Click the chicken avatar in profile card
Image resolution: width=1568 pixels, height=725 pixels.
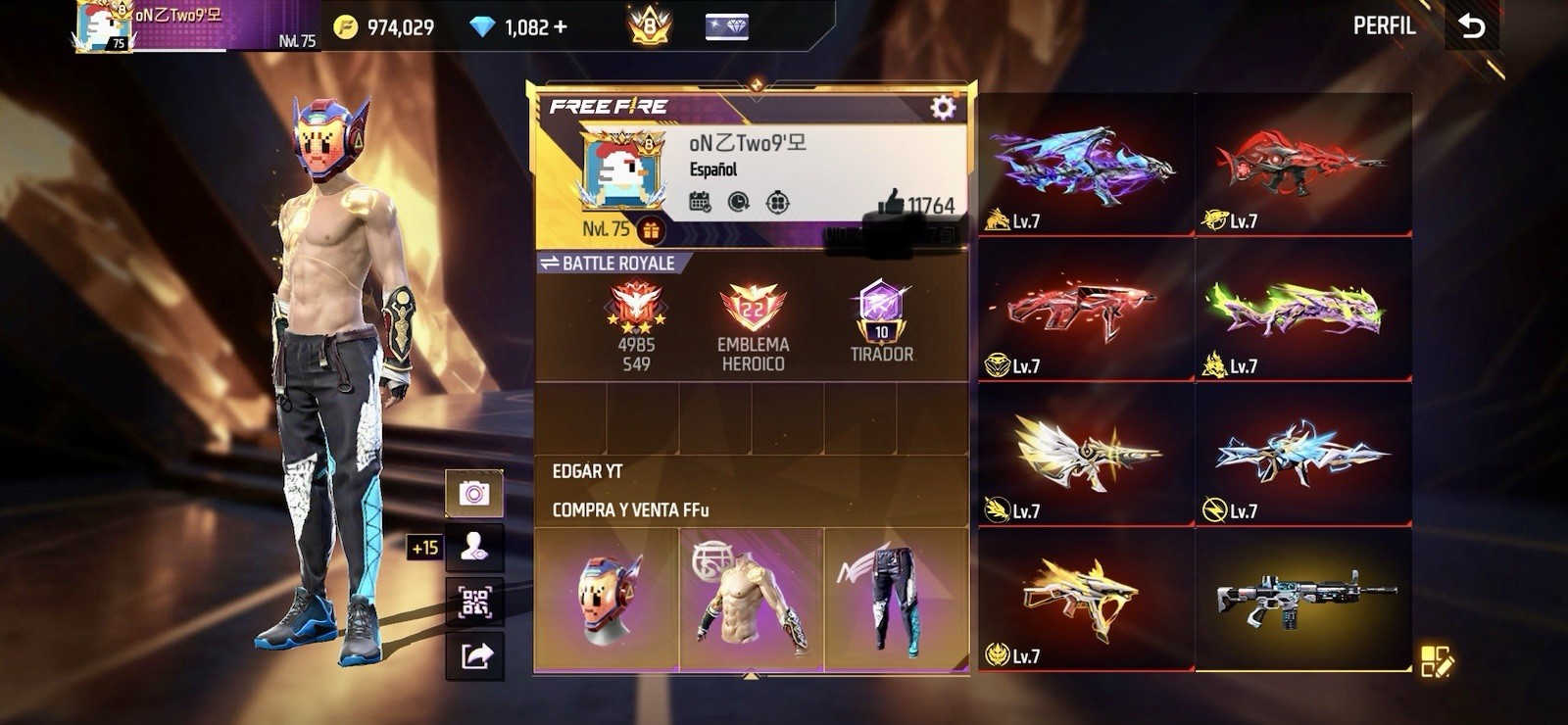point(621,173)
